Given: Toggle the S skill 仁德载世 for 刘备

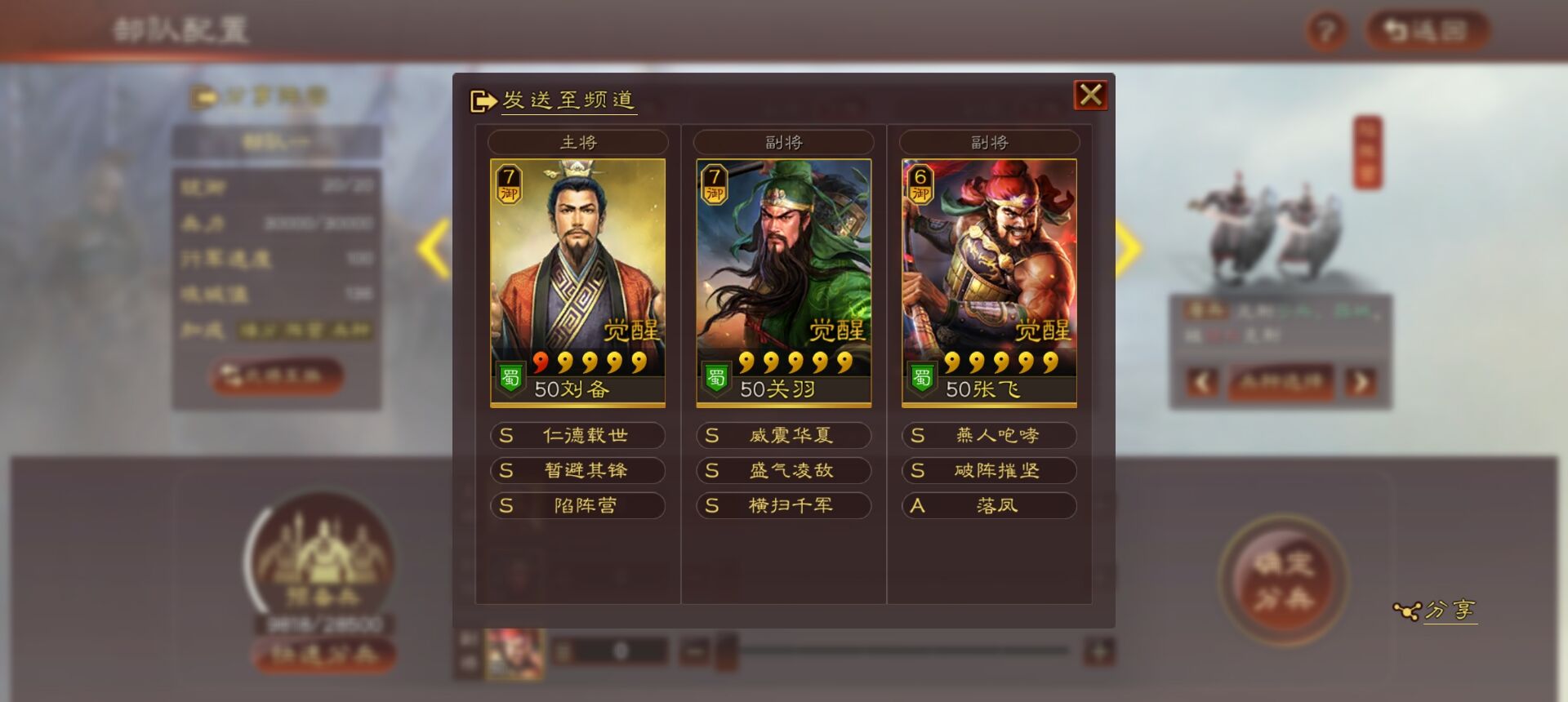Looking at the screenshot, I should [x=577, y=435].
